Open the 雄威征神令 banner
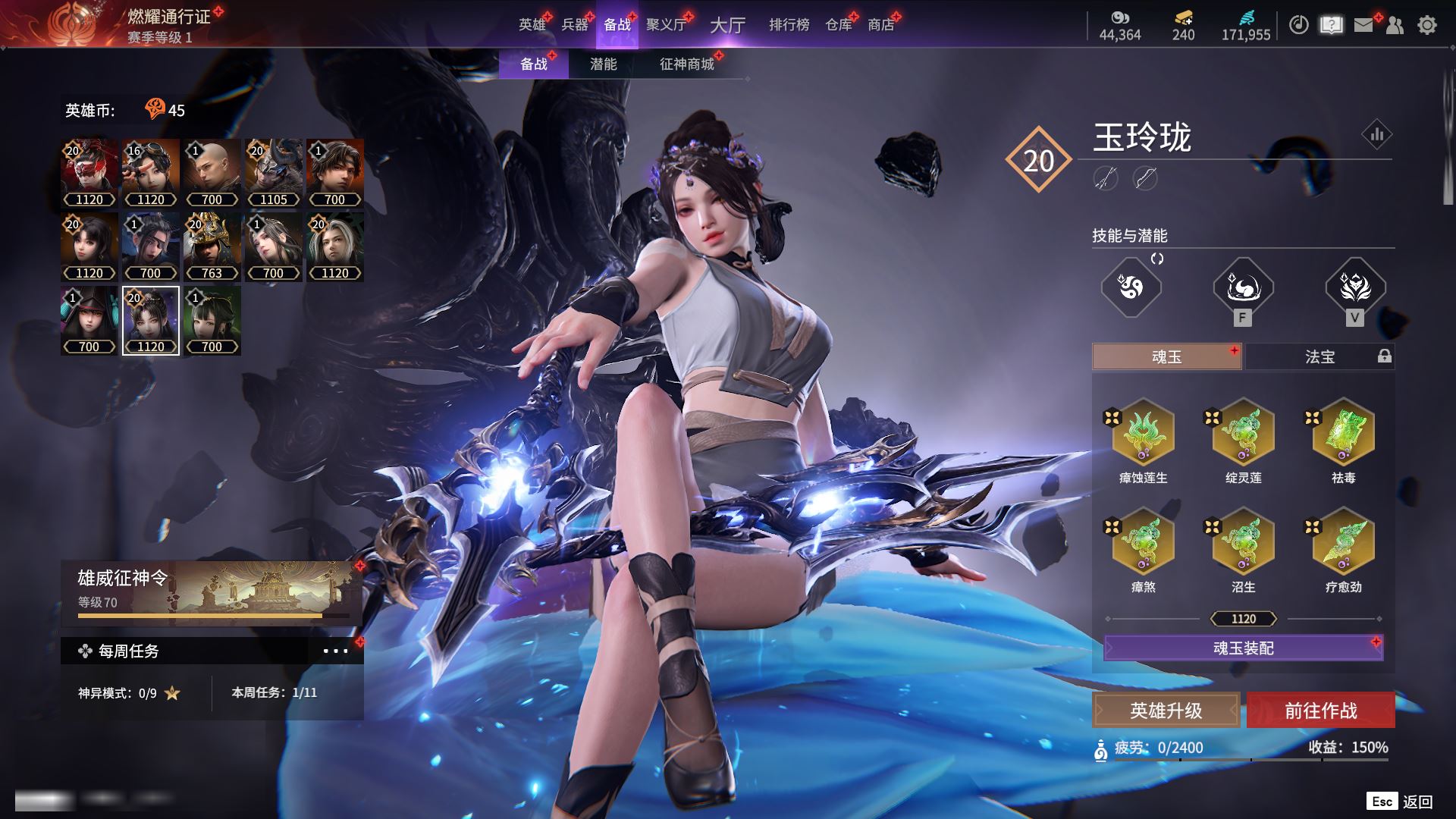Viewport: 1456px width, 819px height. click(x=211, y=593)
